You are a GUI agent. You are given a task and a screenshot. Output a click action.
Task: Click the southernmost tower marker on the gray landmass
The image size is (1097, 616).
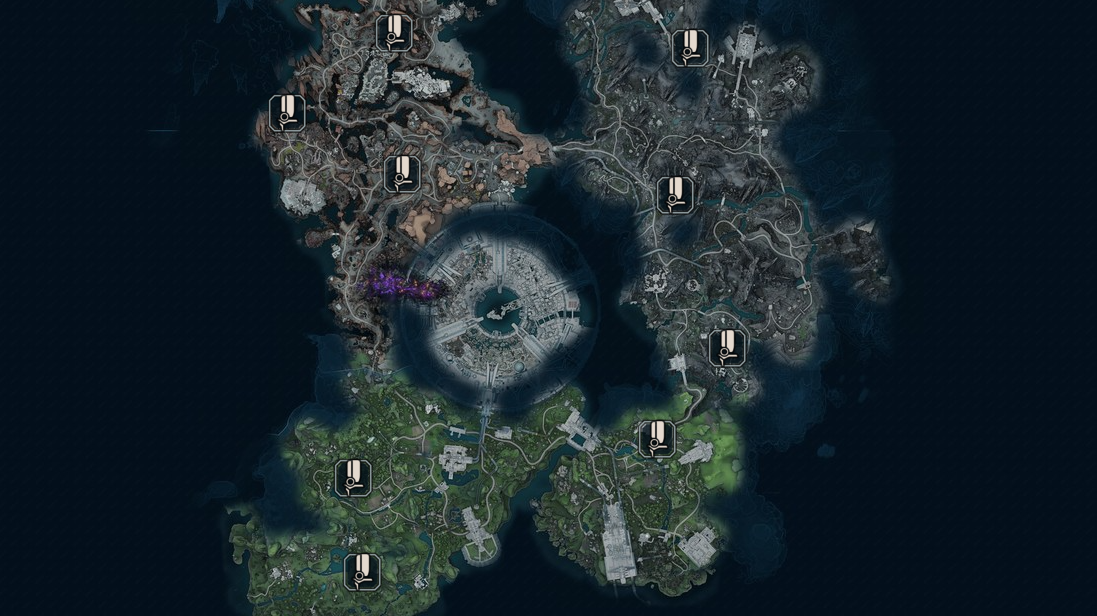coord(727,347)
